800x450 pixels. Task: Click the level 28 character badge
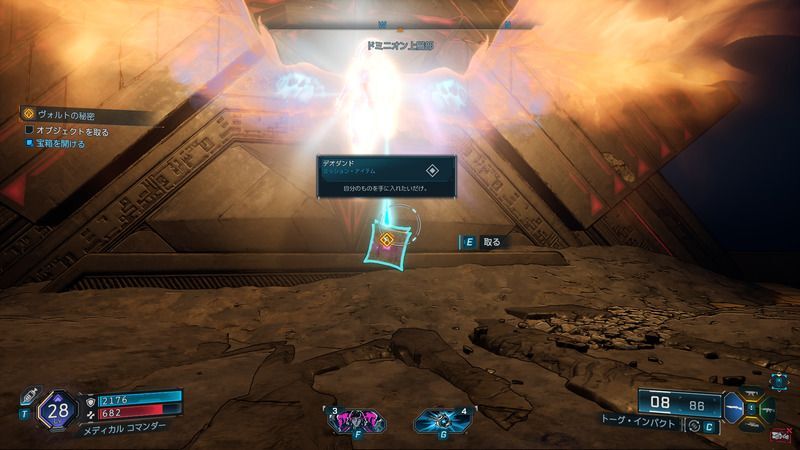(57, 409)
